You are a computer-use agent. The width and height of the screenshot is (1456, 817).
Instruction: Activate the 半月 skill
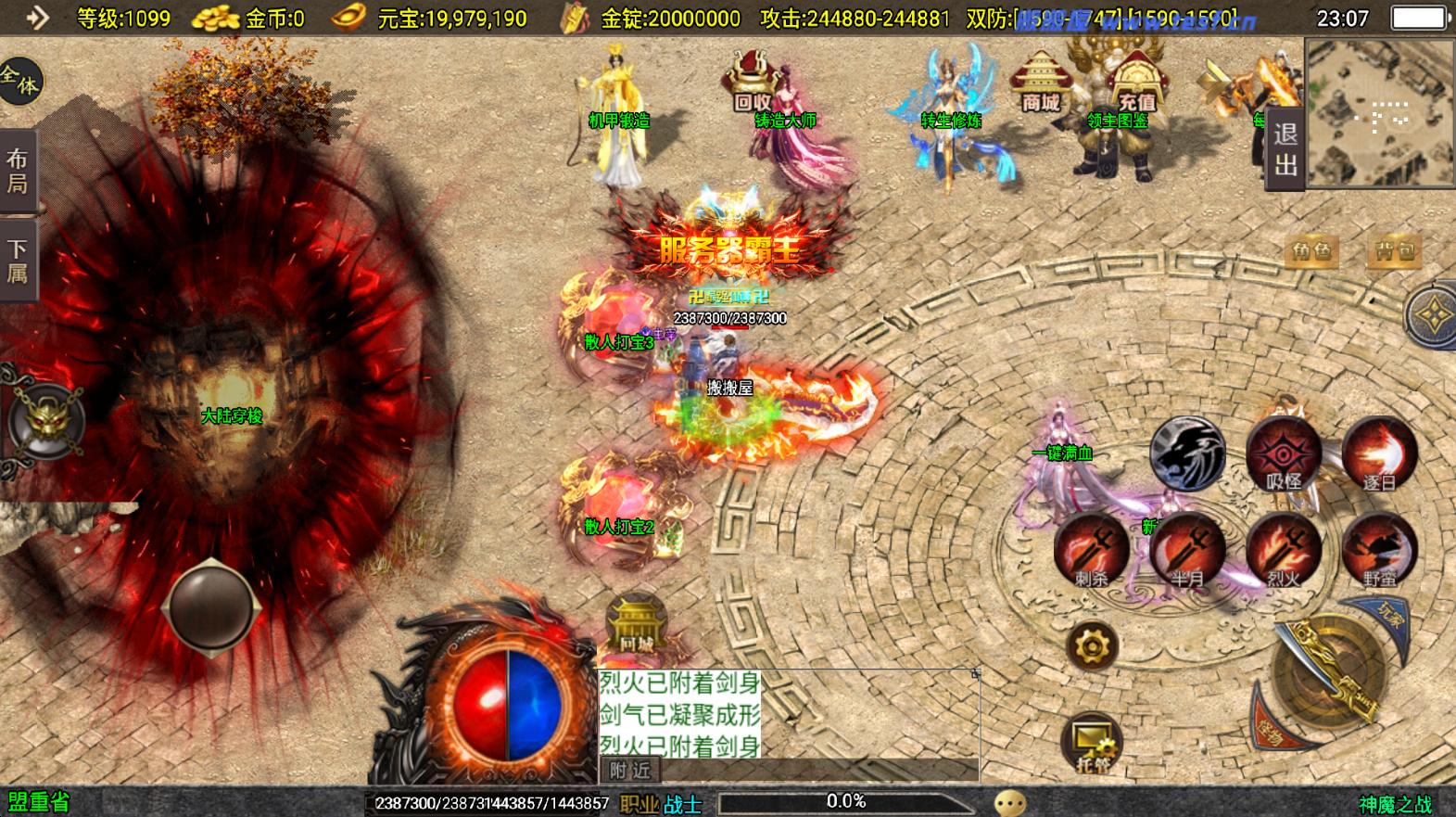point(1187,552)
